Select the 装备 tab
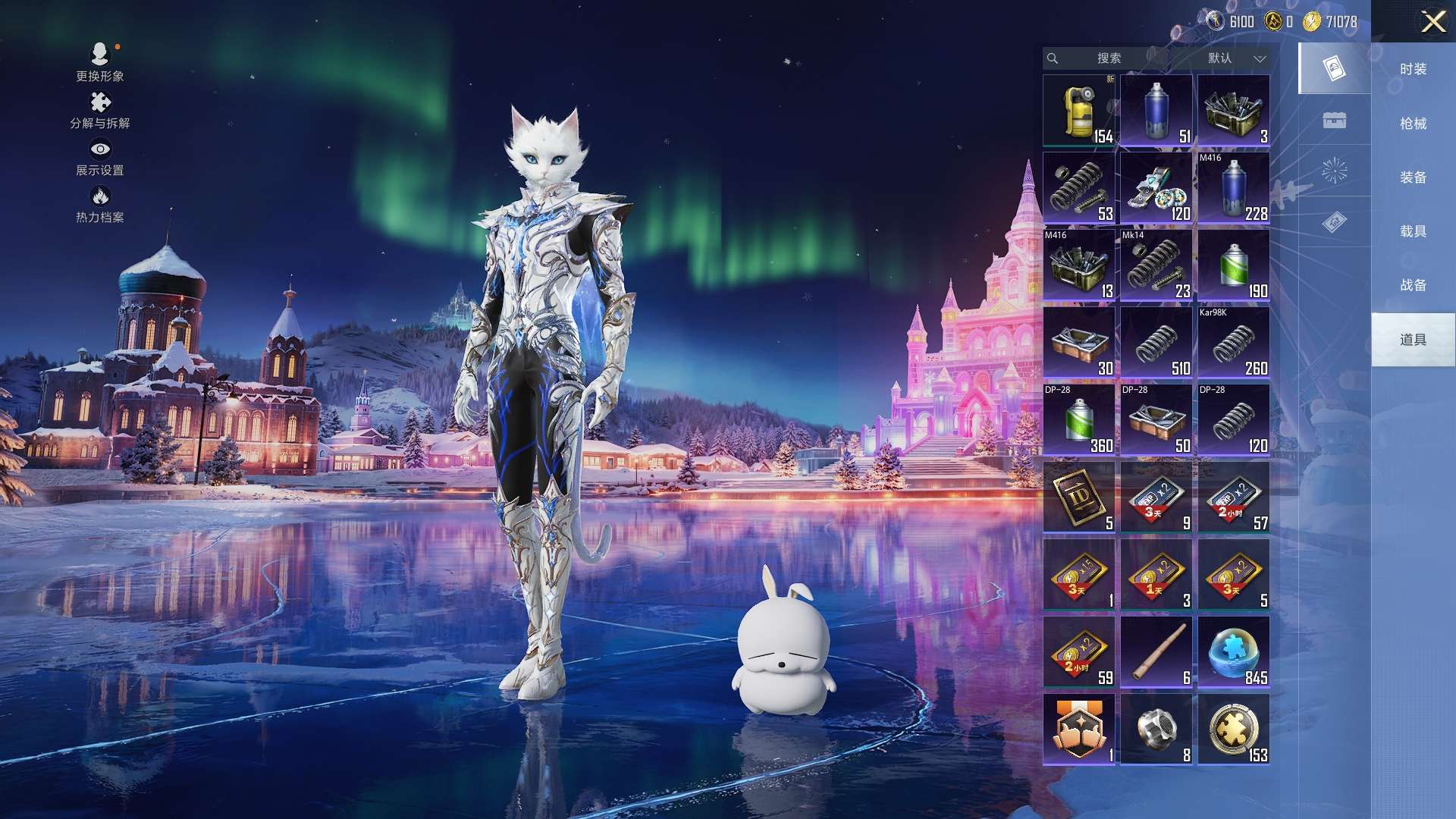 click(1413, 177)
